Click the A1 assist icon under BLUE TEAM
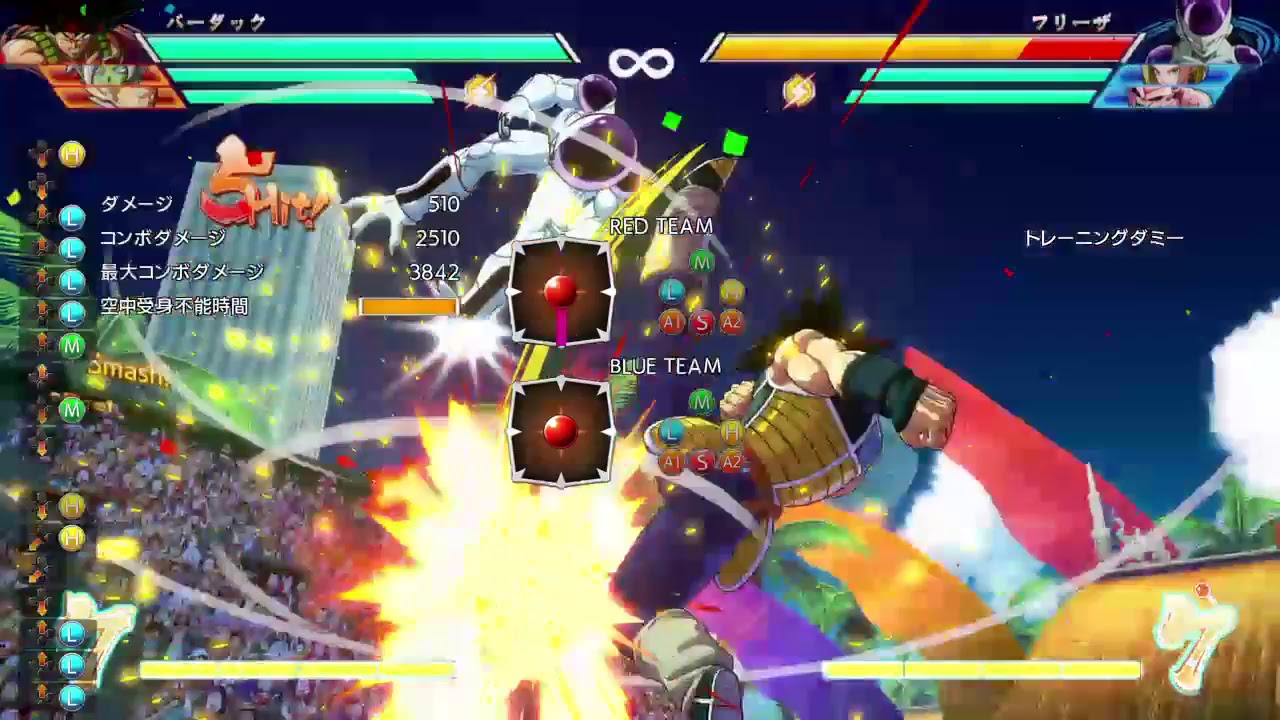 pos(670,462)
